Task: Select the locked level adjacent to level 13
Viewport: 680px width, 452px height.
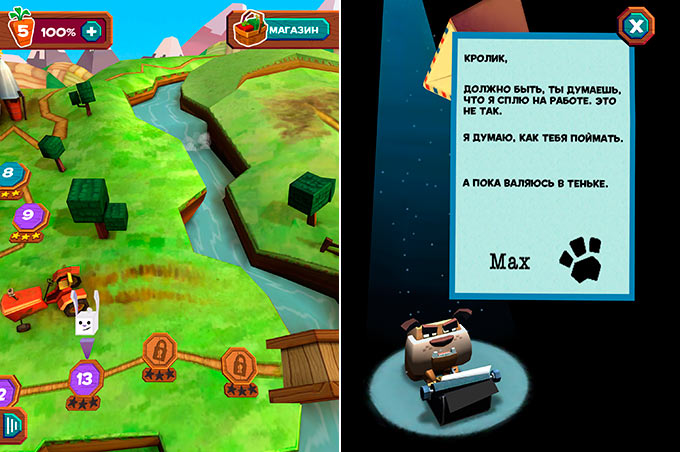Action: pyautogui.click(x=160, y=350)
